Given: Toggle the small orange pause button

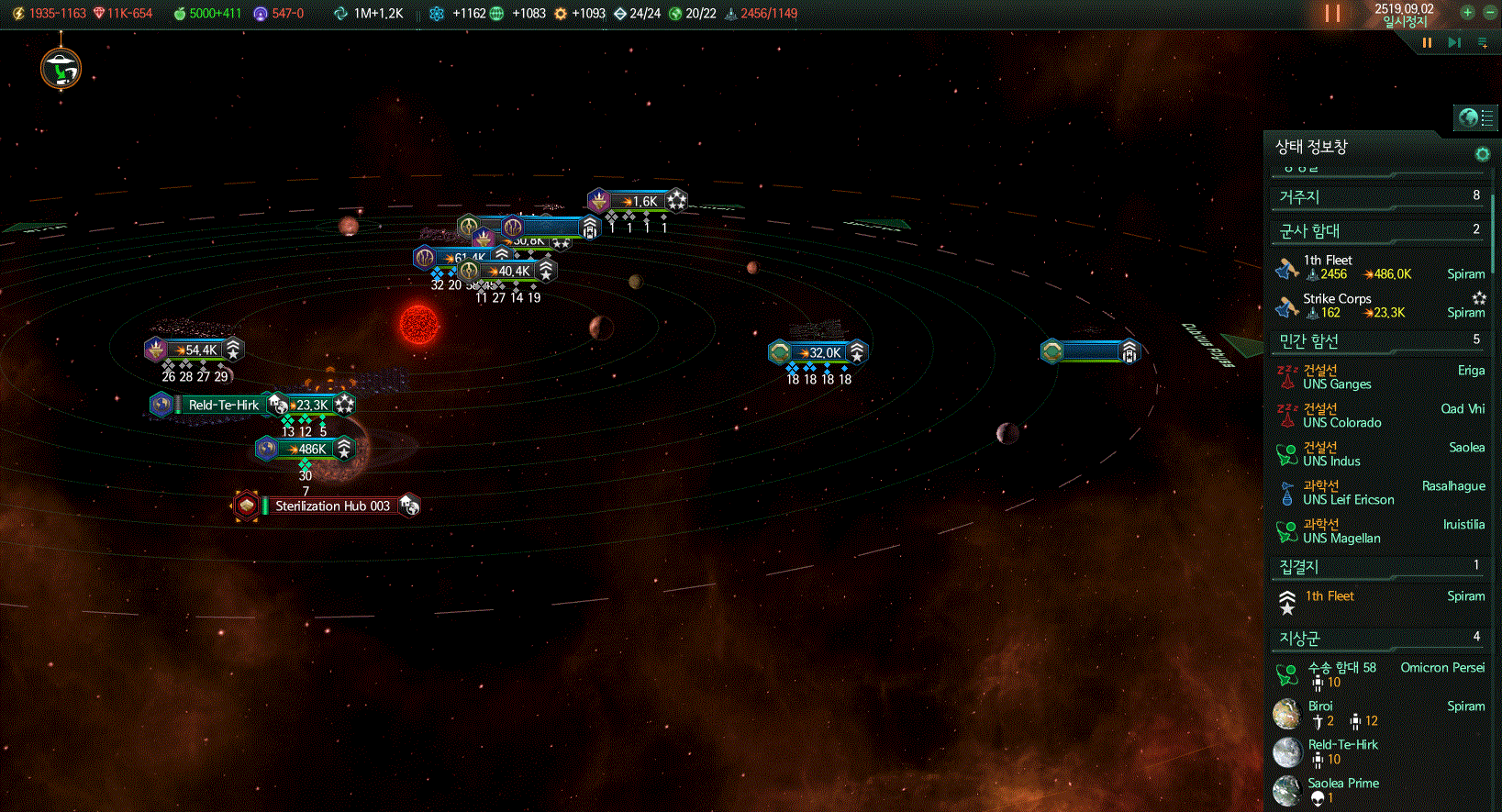Looking at the screenshot, I should [x=1427, y=42].
